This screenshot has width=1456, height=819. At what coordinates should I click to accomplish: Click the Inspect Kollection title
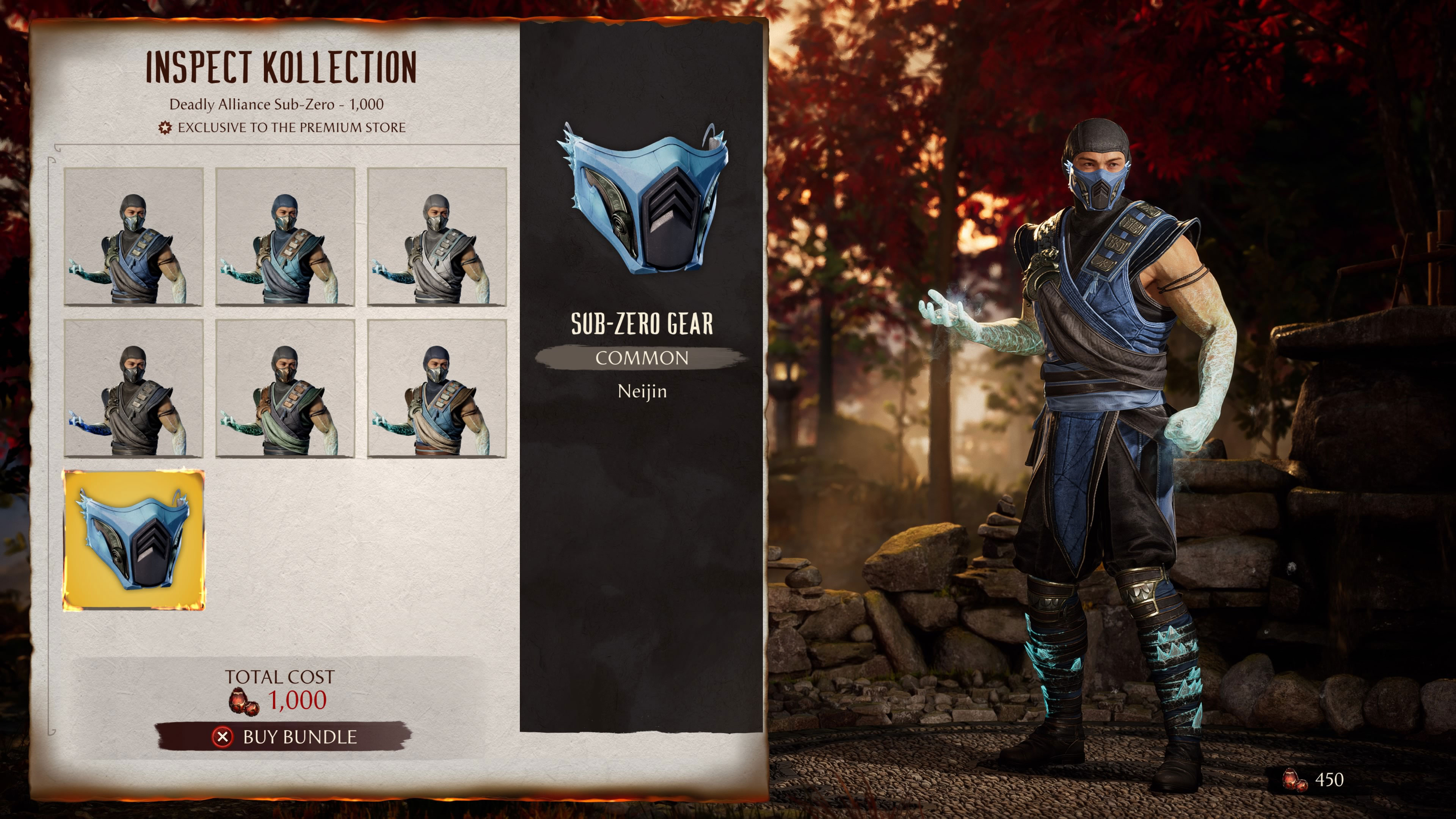tap(281, 66)
